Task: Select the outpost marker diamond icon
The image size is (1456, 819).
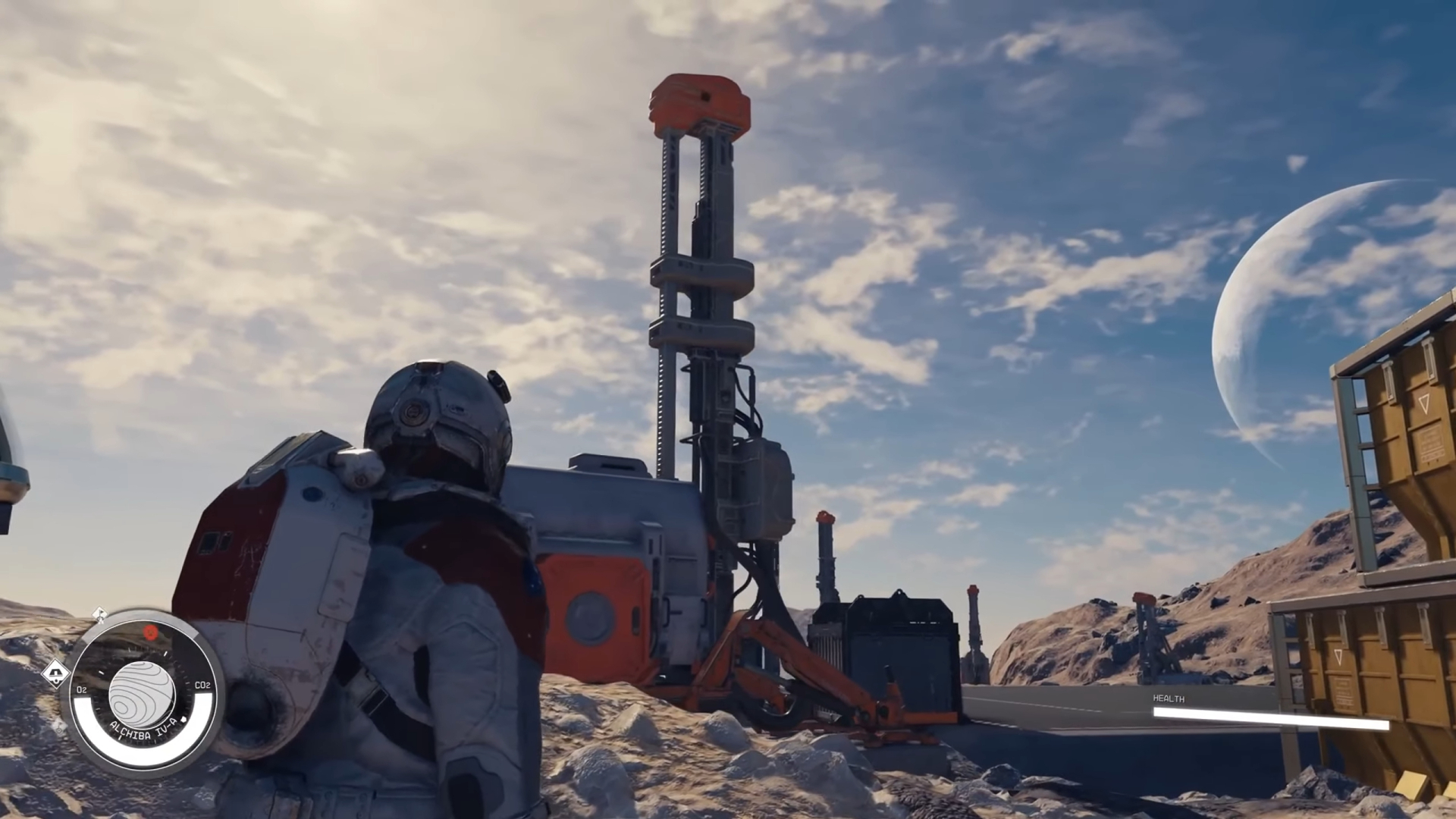Action: coord(56,673)
